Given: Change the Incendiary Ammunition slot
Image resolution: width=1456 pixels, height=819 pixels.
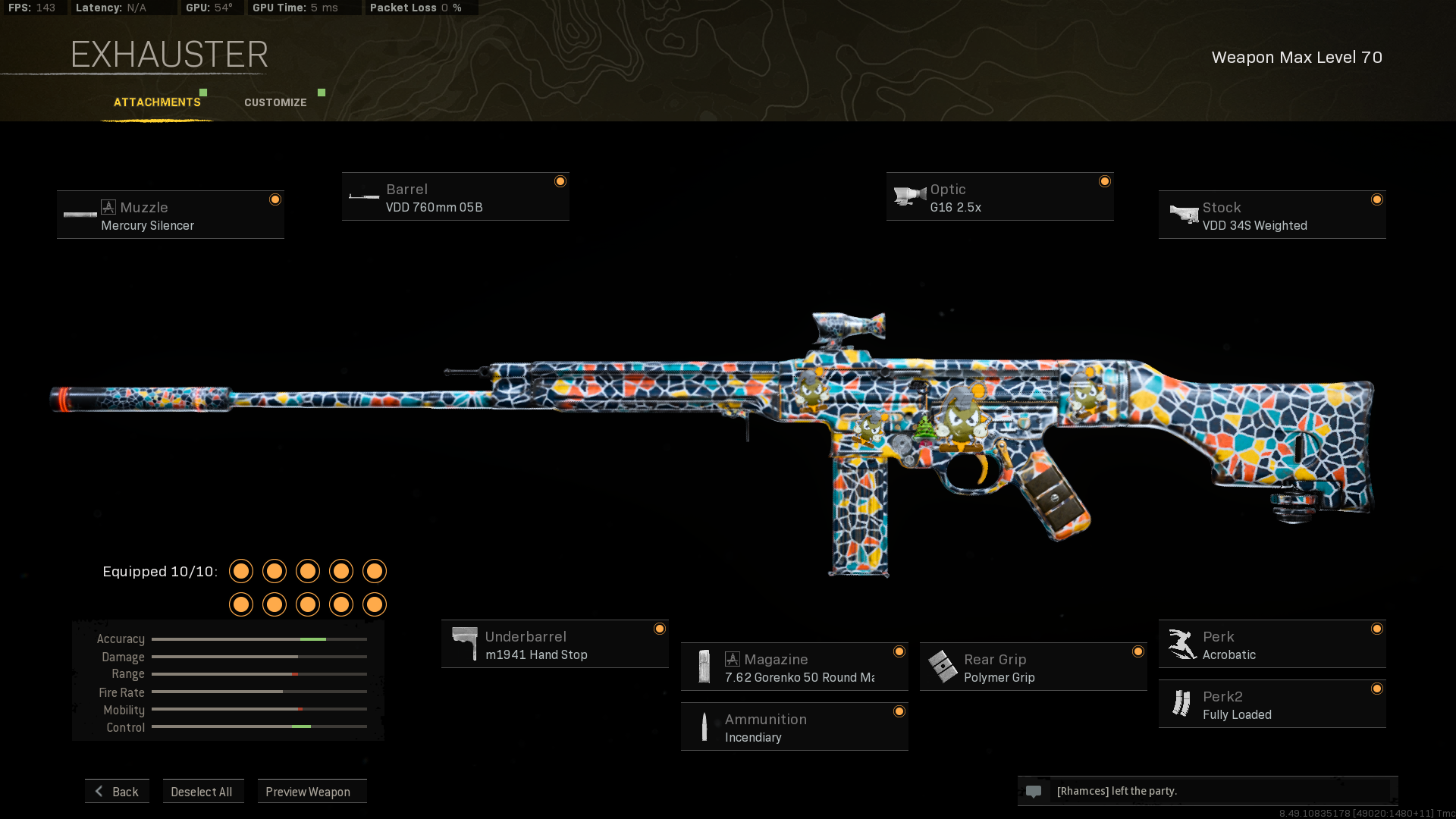Looking at the screenshot, I should tap(794, 727).
